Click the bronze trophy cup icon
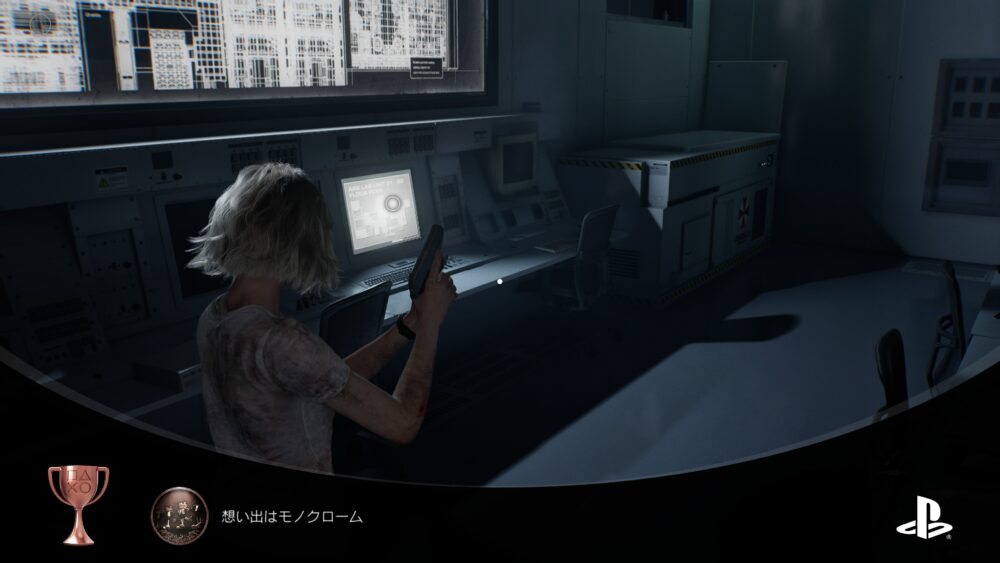Viewport: 1000px width, 563px height. pyautogui.click(x=78, y=505)
